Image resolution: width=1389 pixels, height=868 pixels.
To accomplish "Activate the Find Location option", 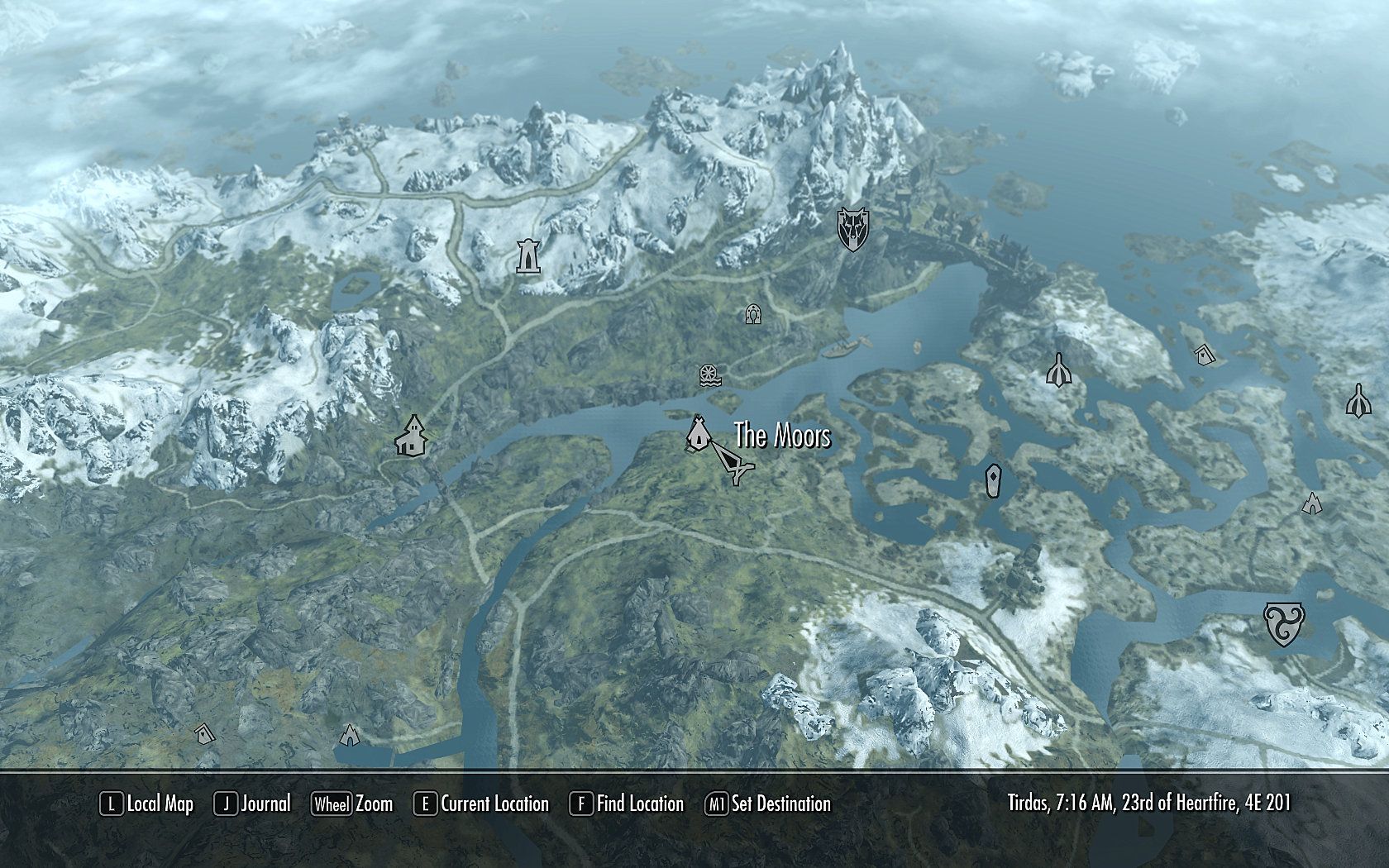I will (628, 804).
